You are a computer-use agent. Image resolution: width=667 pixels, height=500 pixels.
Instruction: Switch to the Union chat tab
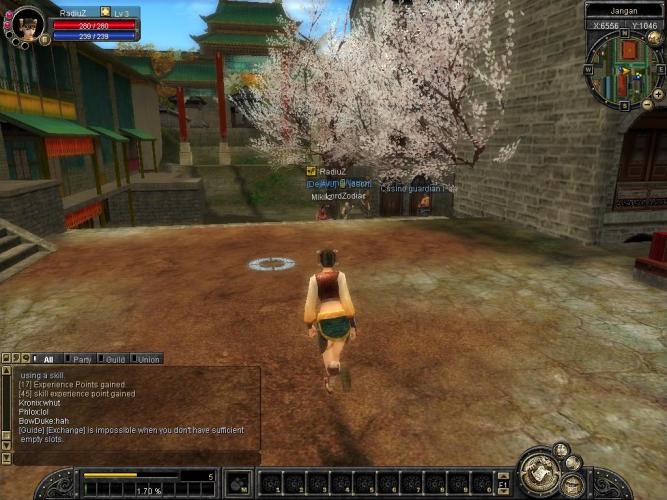tap(148, 358)
